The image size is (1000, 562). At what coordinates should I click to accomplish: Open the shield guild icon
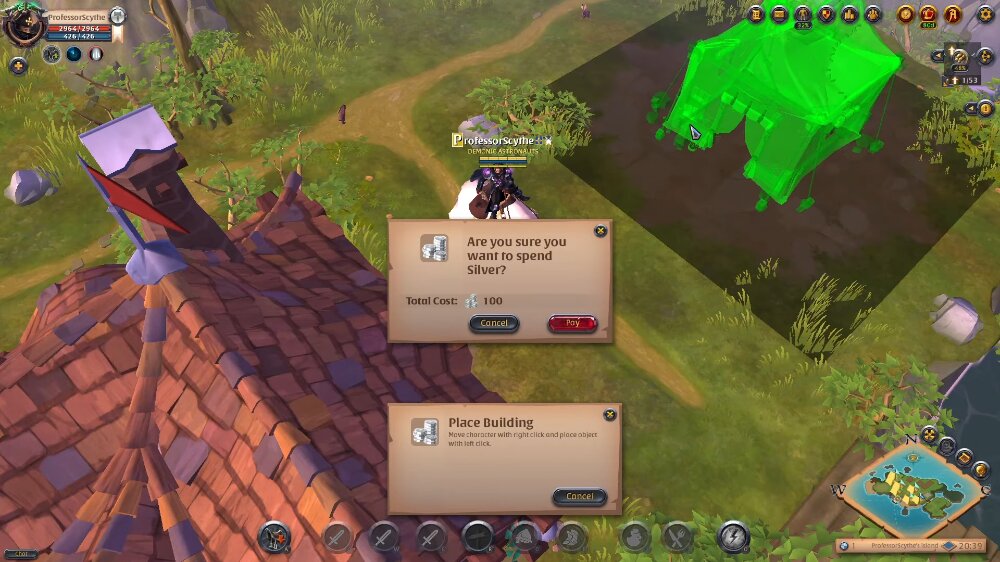click(x=826, y=14)
